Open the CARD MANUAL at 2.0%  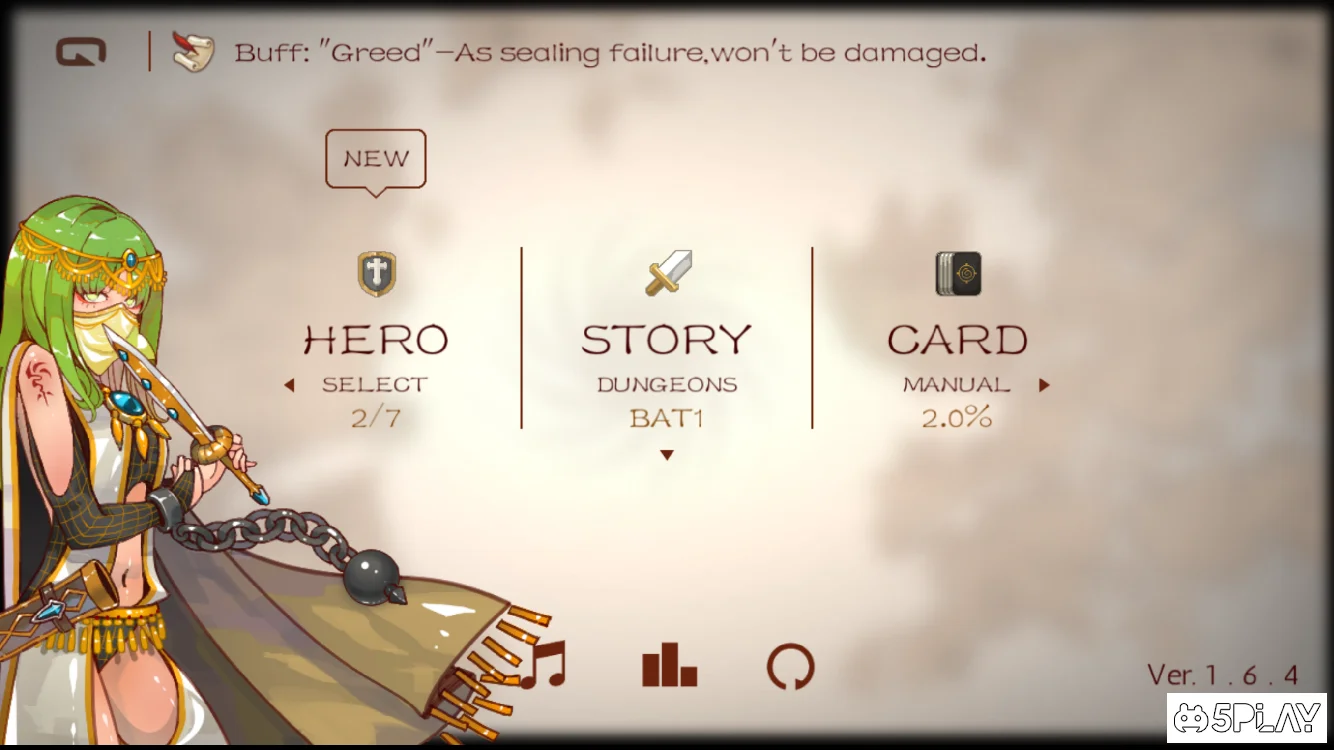956,384
